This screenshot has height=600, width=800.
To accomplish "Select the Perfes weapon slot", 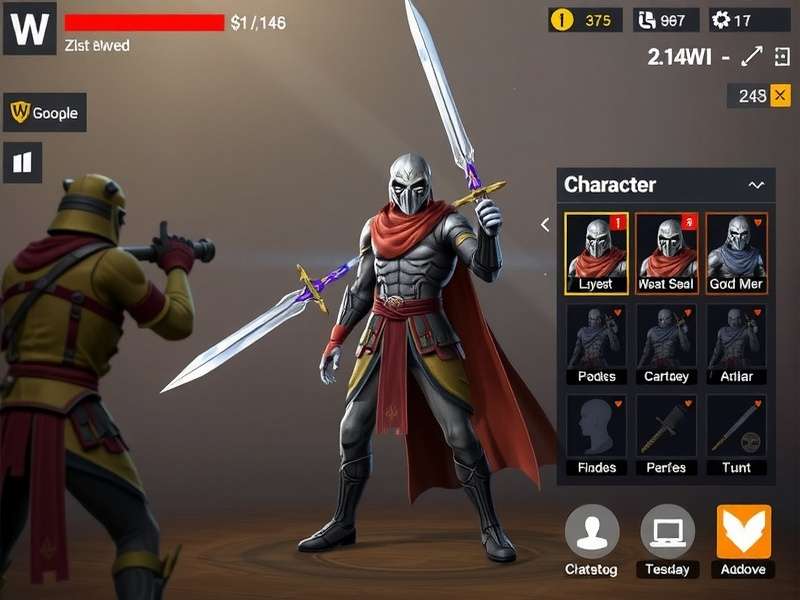I will click(666, 434).
